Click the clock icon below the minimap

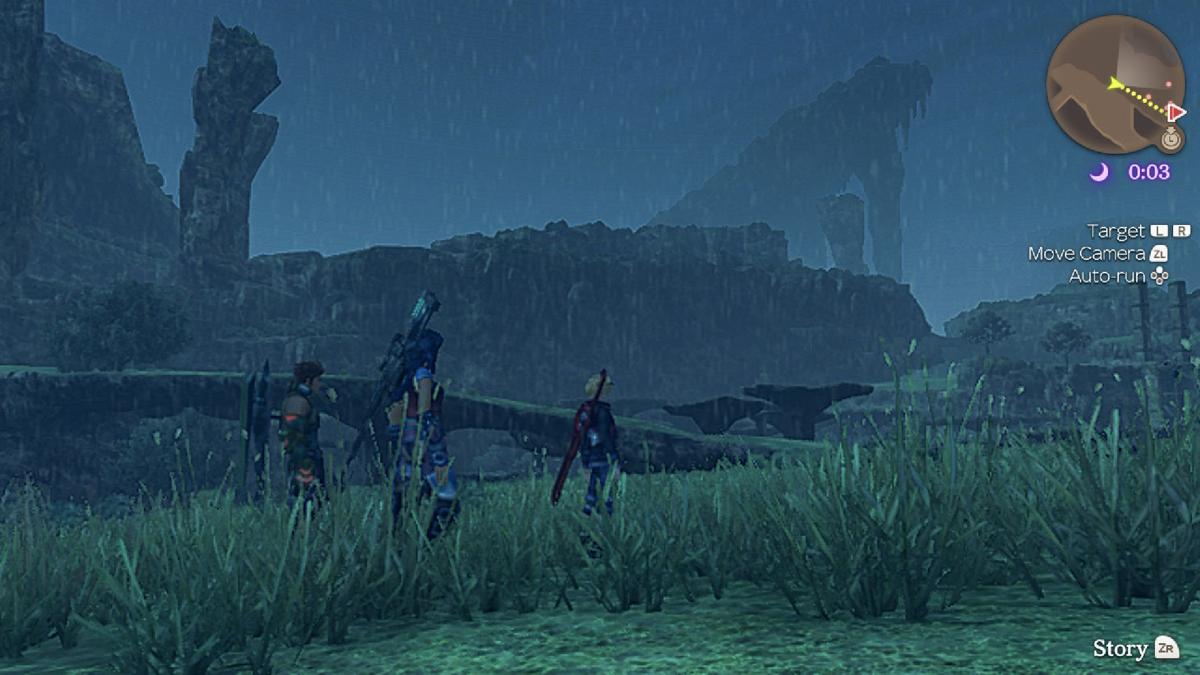[x=1172, y=138]
